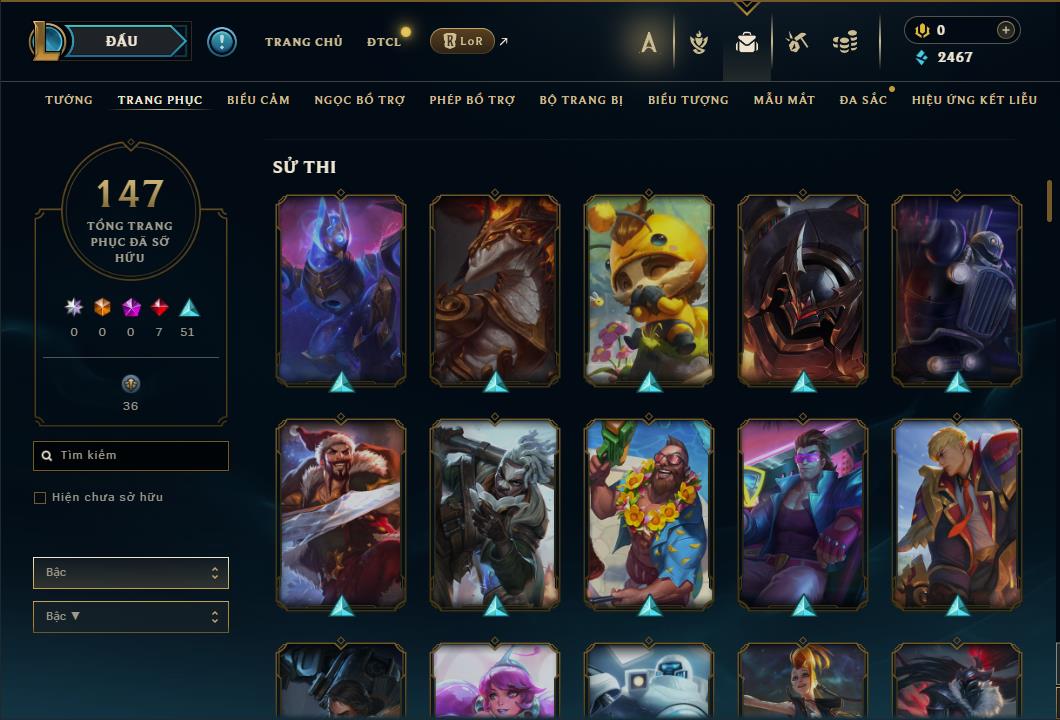Switch to the BIỂU CẢM tab
This screenshot has height=720, width=1060.
pos(258,100)
